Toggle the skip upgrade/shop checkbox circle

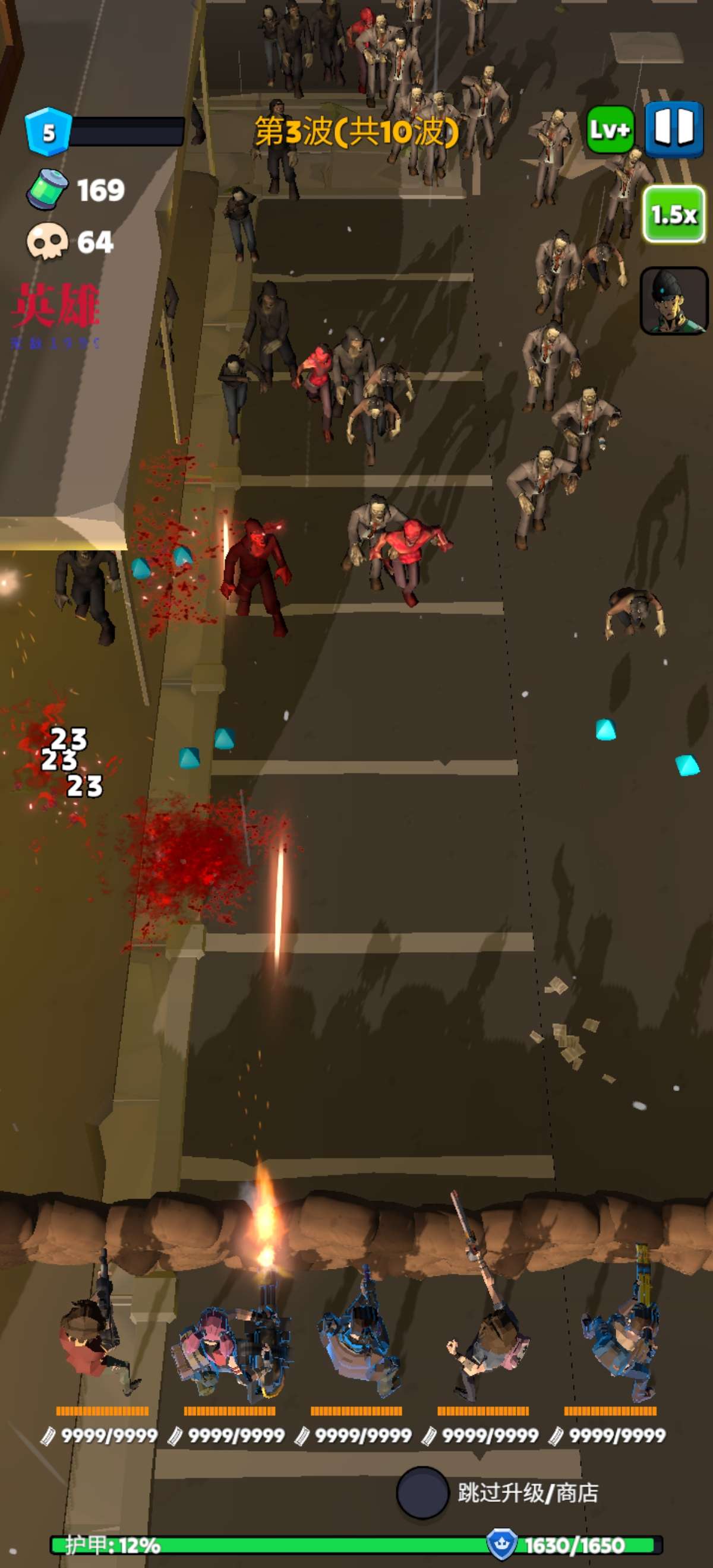422,1492
